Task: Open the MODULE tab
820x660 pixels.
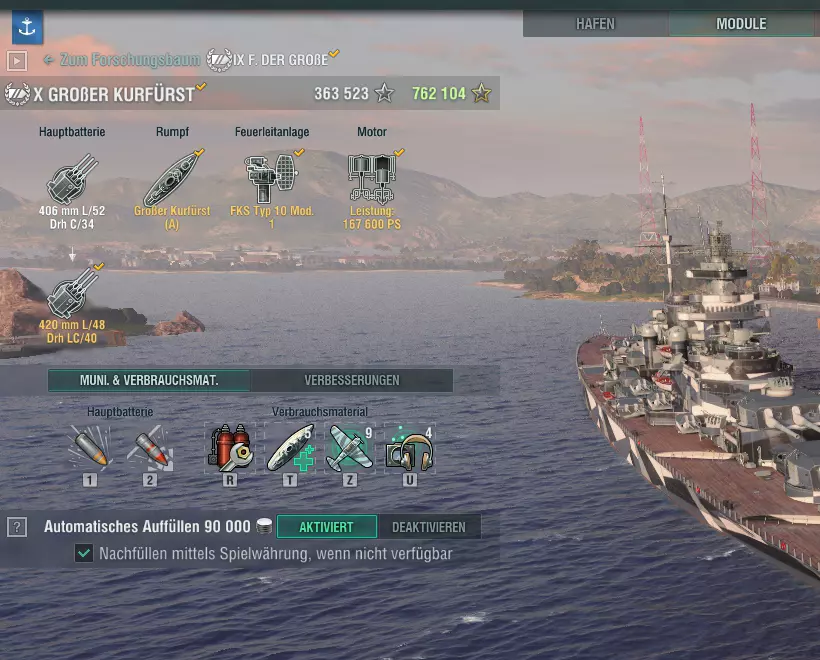Action: [x=741, y=24]
